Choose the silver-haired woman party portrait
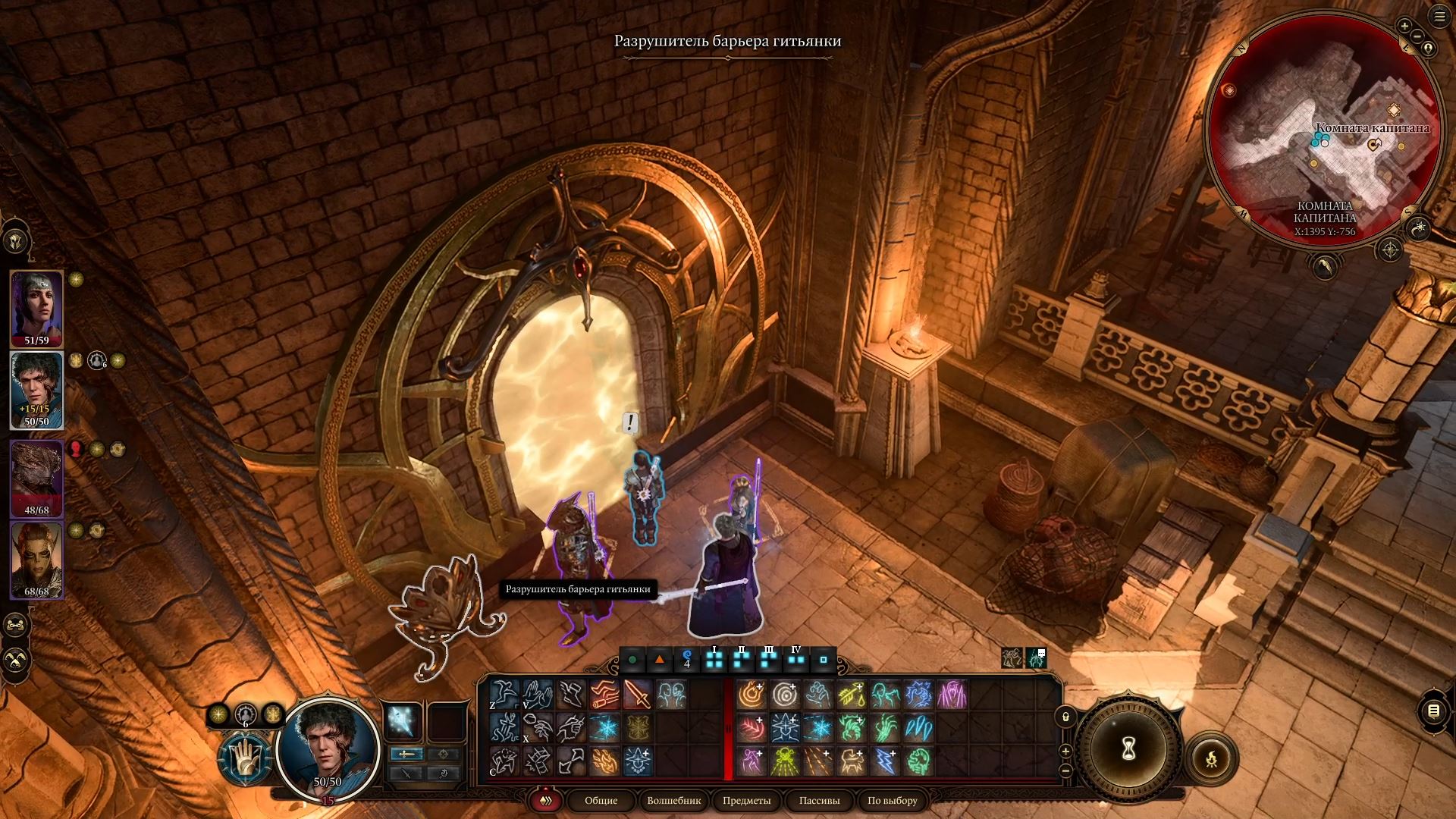Viewport: 1456px width, 819px height. click(36, 306)
